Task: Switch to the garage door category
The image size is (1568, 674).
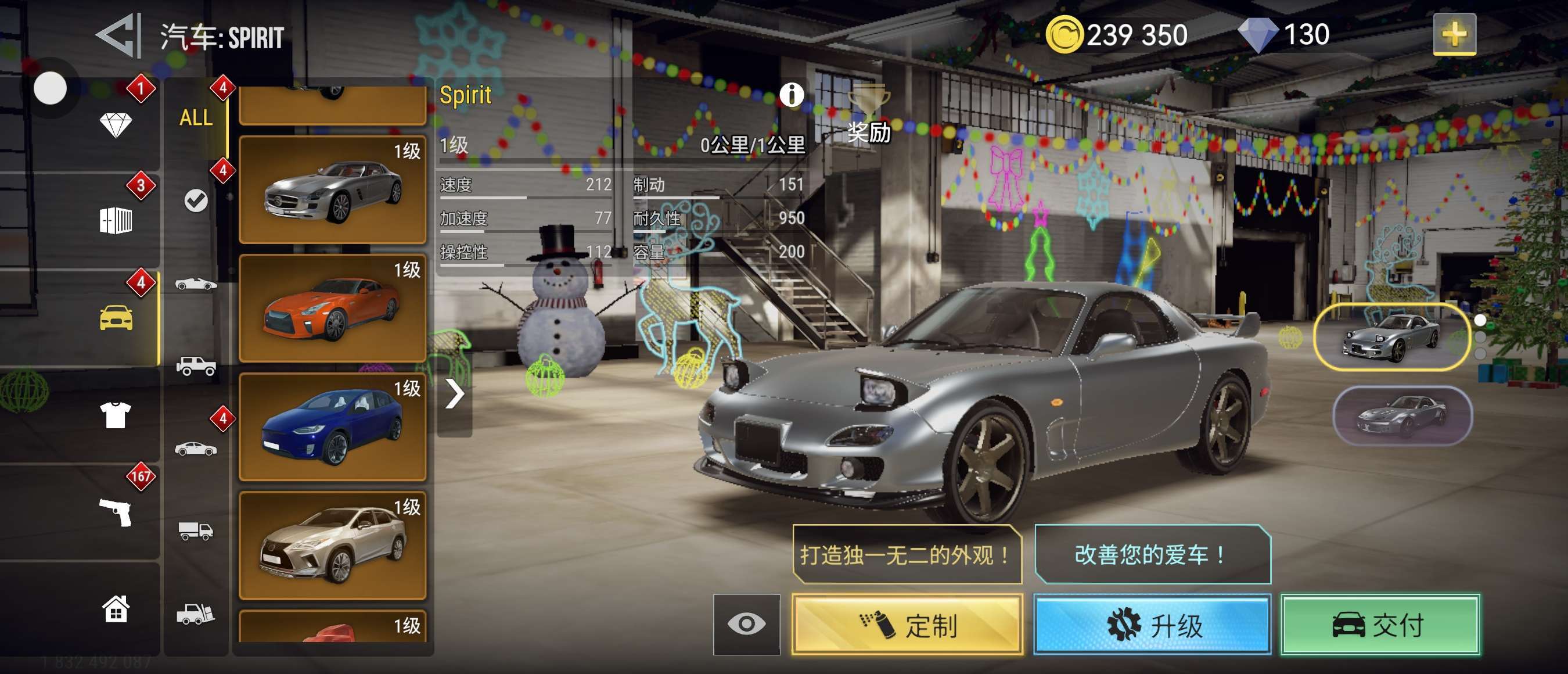Action: click(x=115, y=220)
